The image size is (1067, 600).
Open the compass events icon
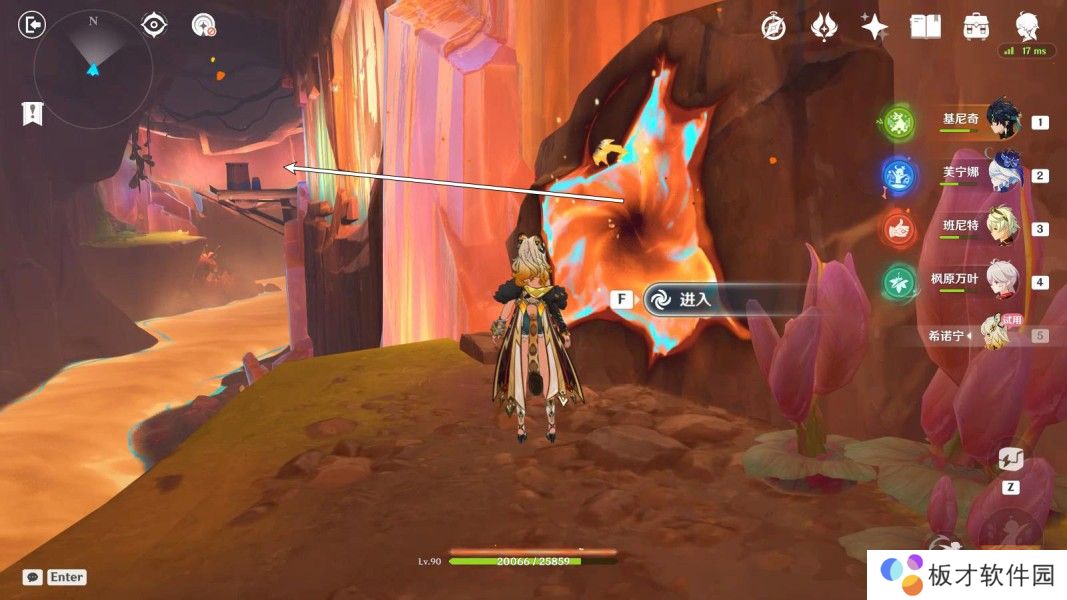pyautogui.click(x=773, y=27)
